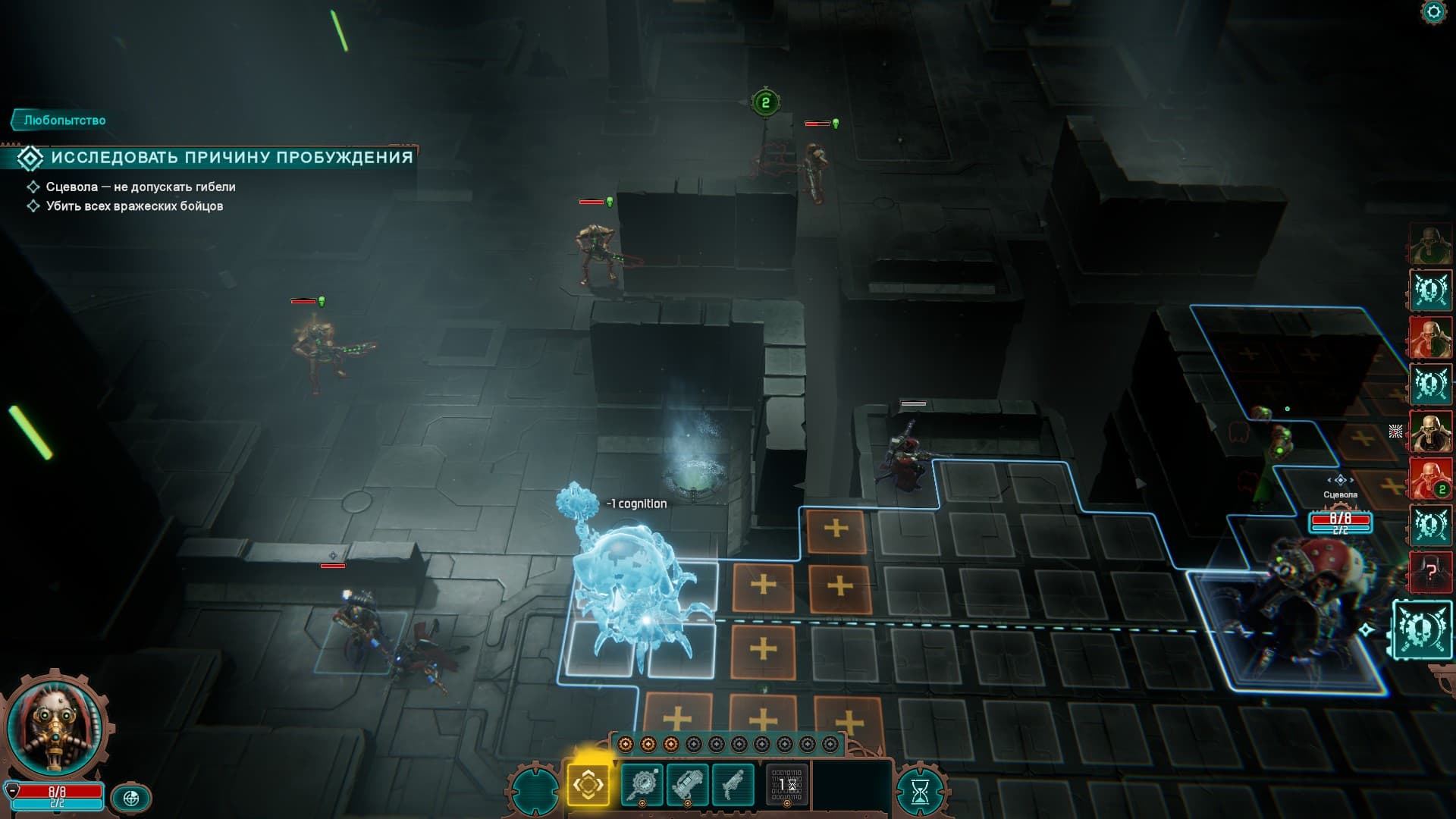Viewport: 1456px width, 819px height.
Task: Pick the pistol weapon ability
Action: point(733,784)
